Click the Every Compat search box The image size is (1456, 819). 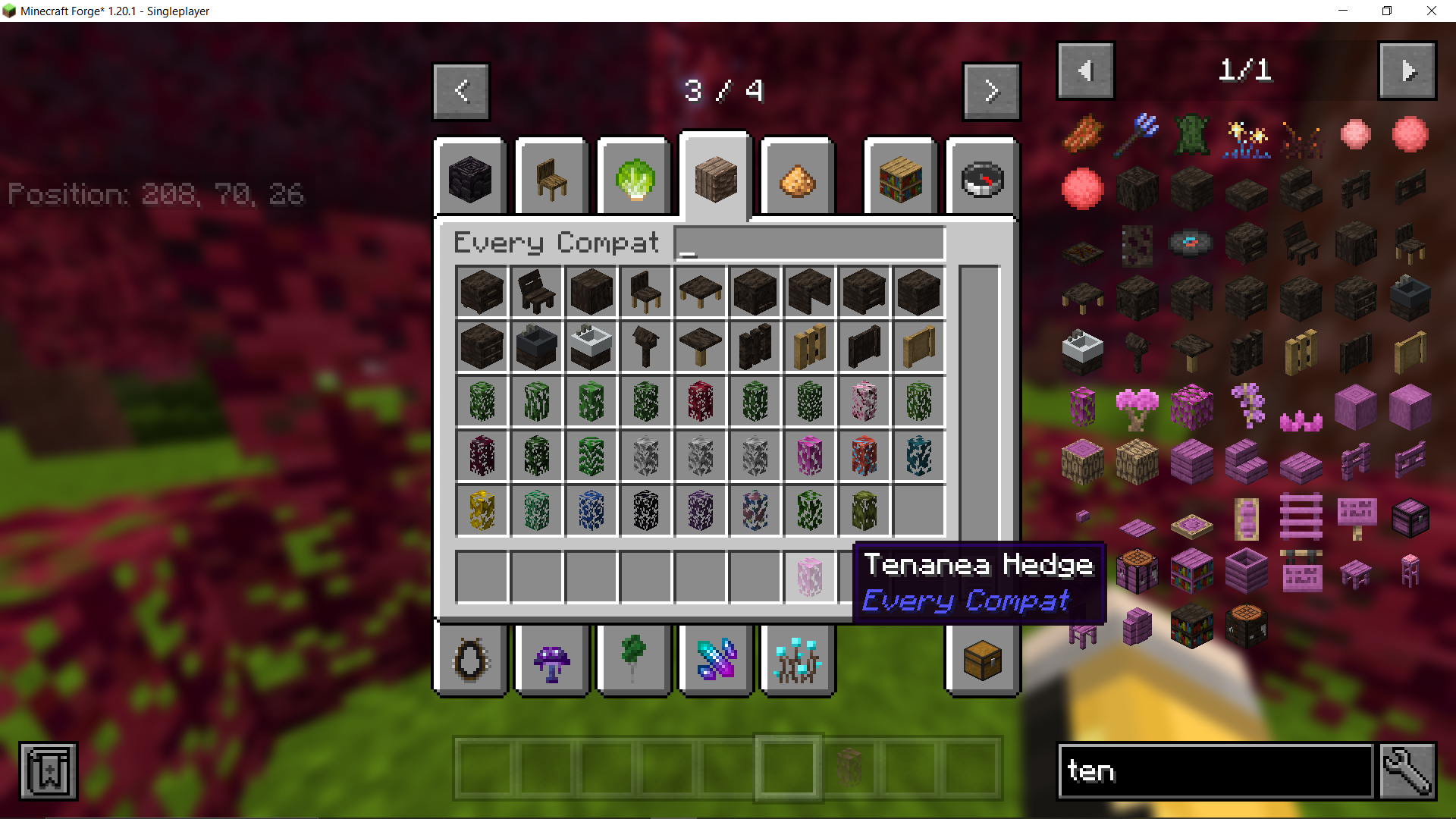point(808,243)
